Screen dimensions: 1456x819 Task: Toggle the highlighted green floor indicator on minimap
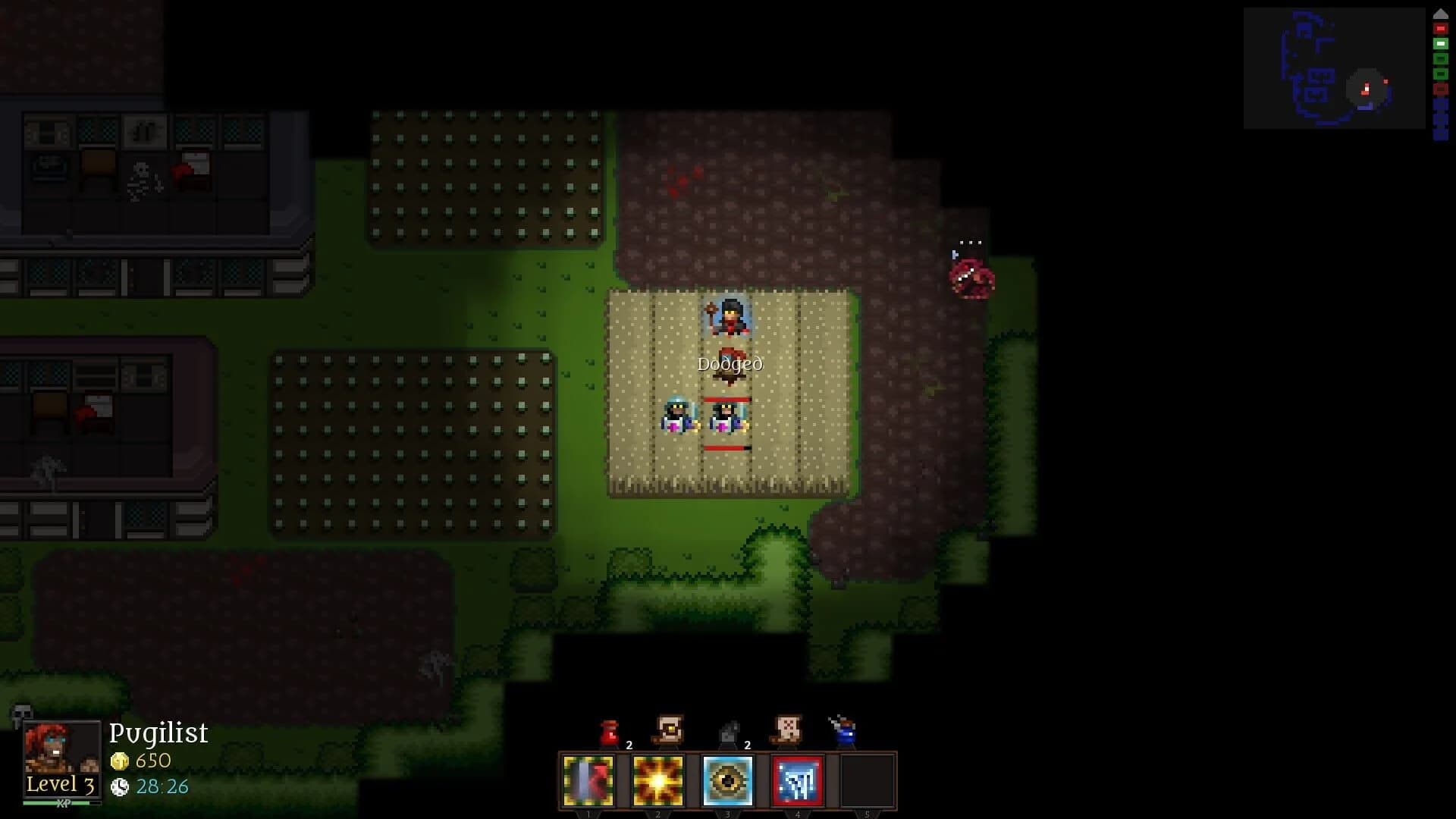click(1441, 43)
